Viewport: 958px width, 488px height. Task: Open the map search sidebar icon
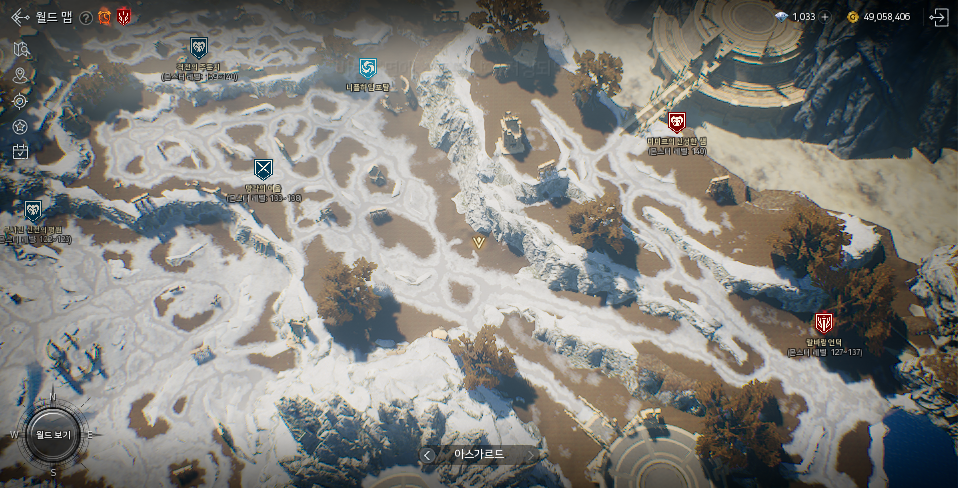[x=20, y=50]
